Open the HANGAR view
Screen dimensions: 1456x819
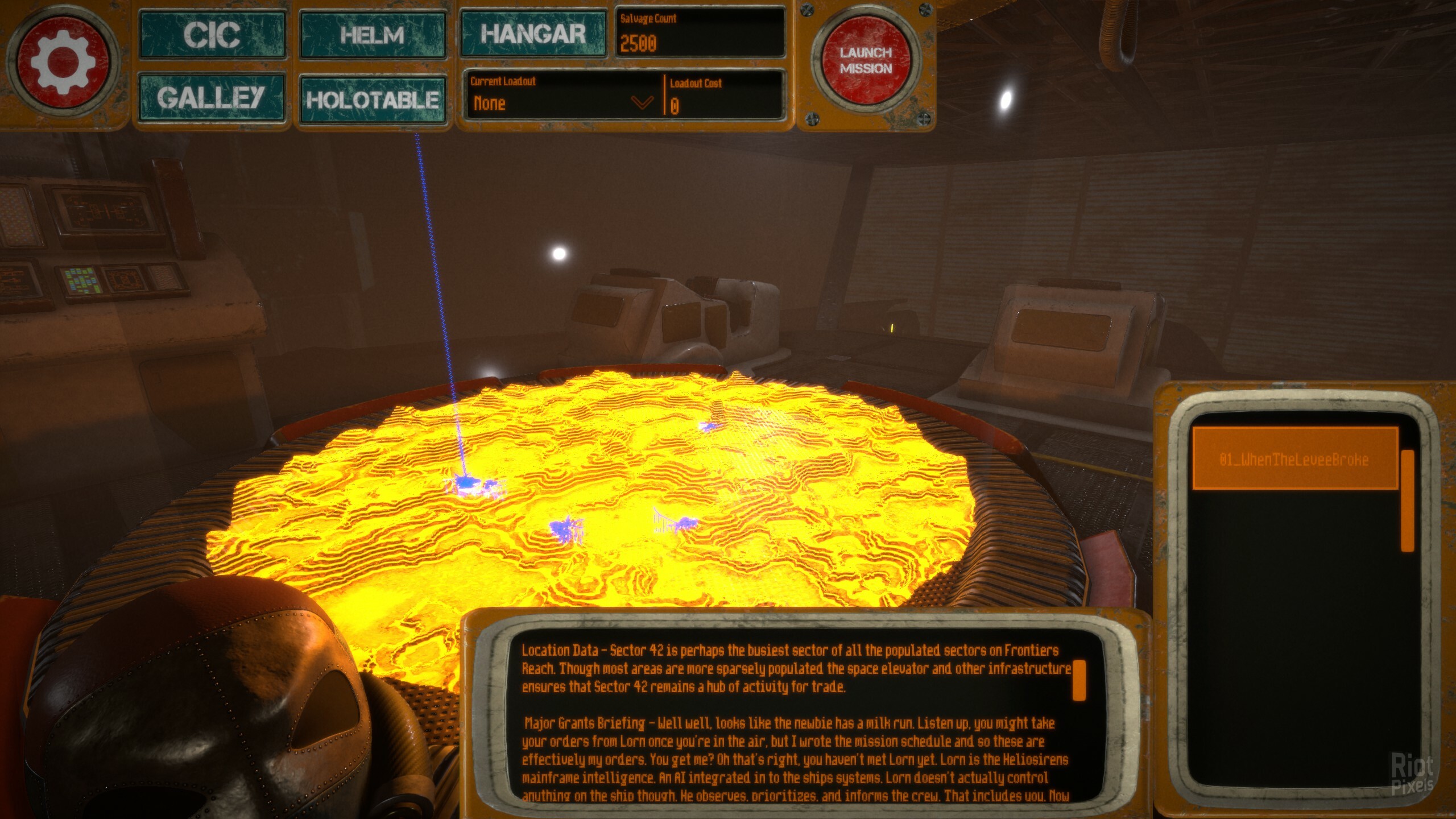pos(533,34)
